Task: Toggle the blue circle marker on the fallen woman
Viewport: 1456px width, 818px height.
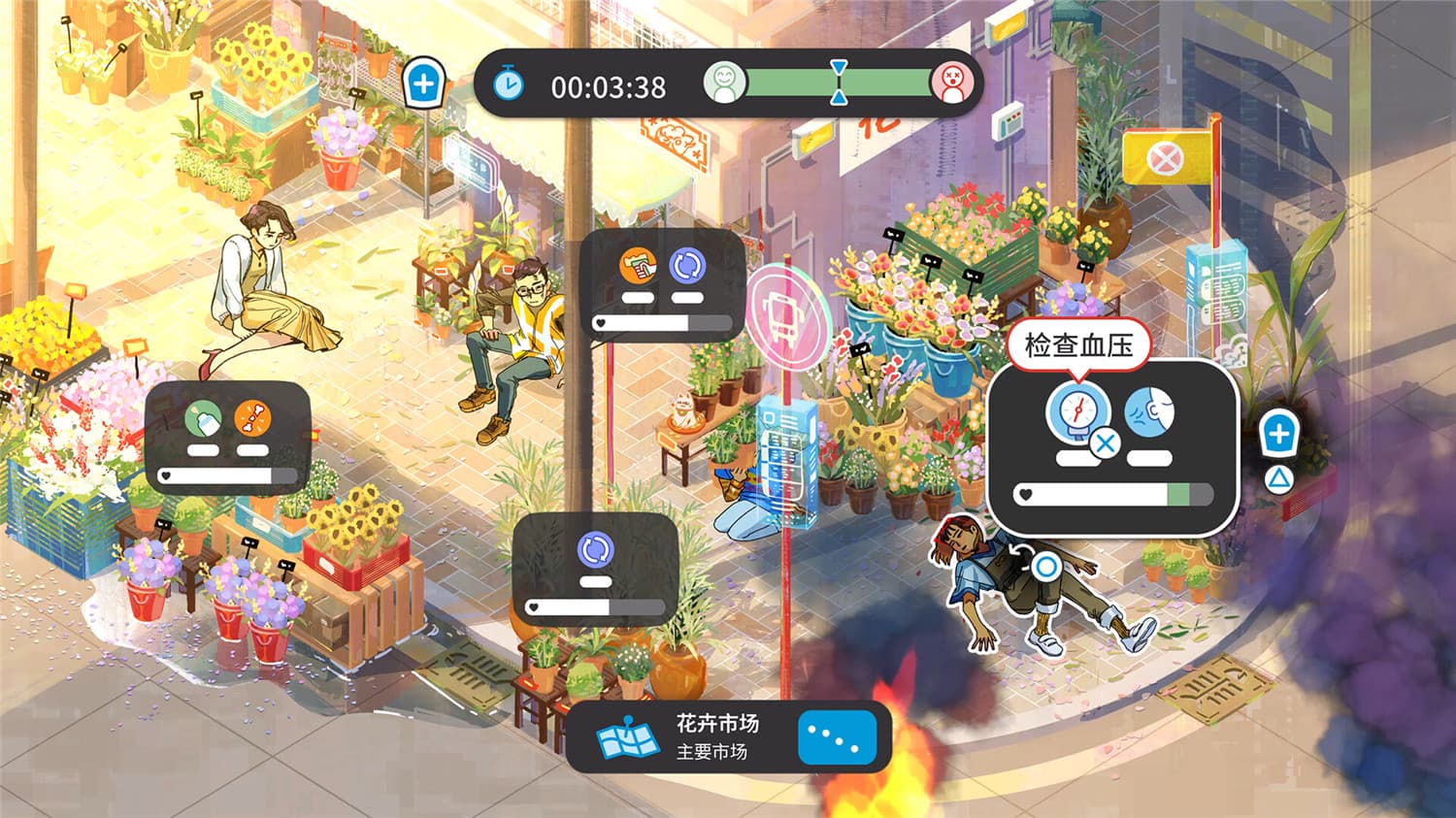Action: click(x=1046, y=566)
